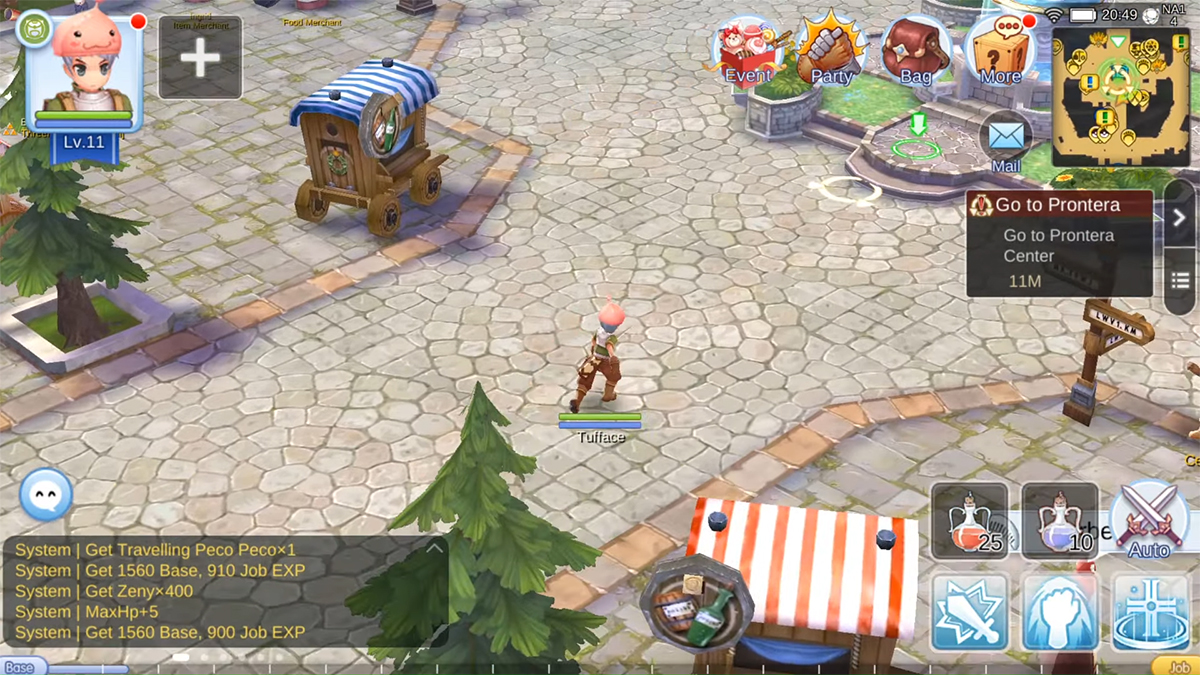Screen dimensions: 1200x675
Task: Open the Bag inventory
Action: (915, 52)
